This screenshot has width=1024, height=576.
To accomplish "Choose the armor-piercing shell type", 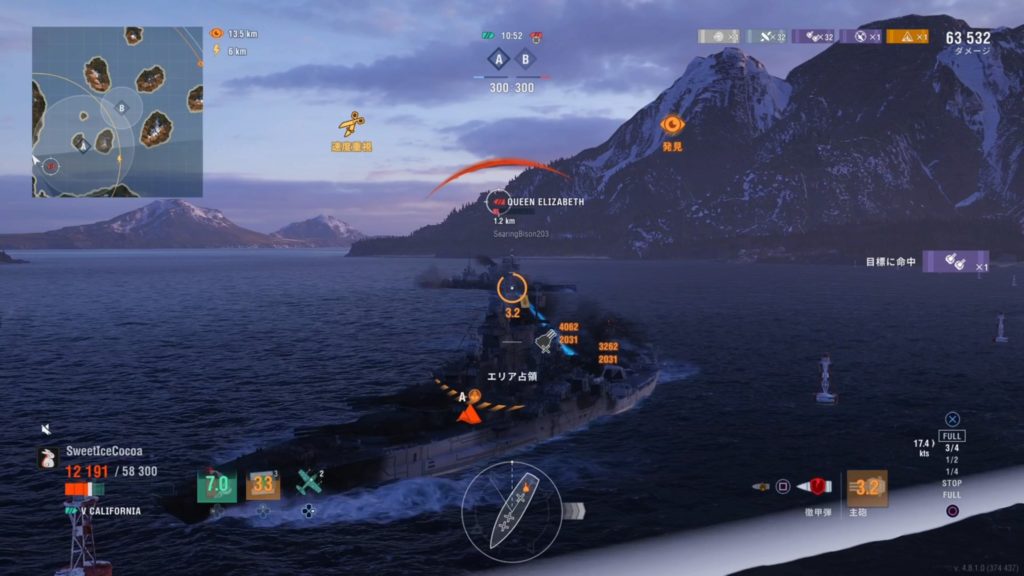I will coord(815,487).
